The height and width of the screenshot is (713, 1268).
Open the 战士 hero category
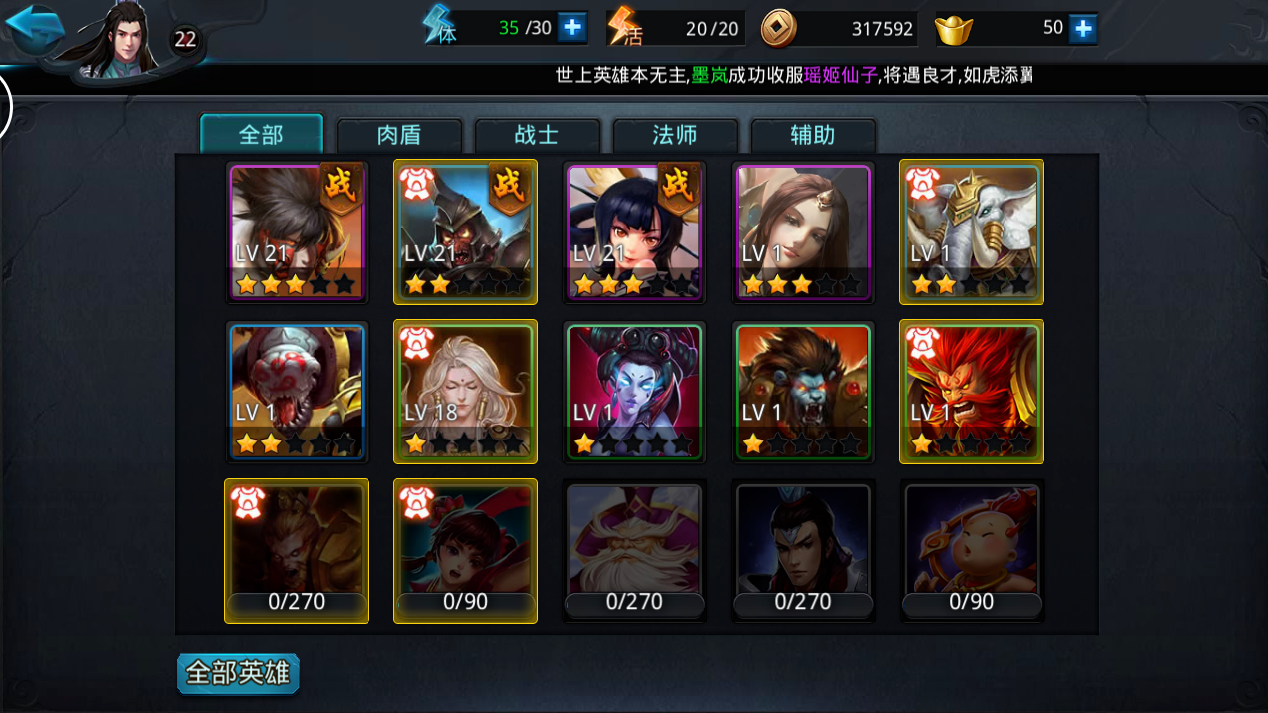(537, 136)
